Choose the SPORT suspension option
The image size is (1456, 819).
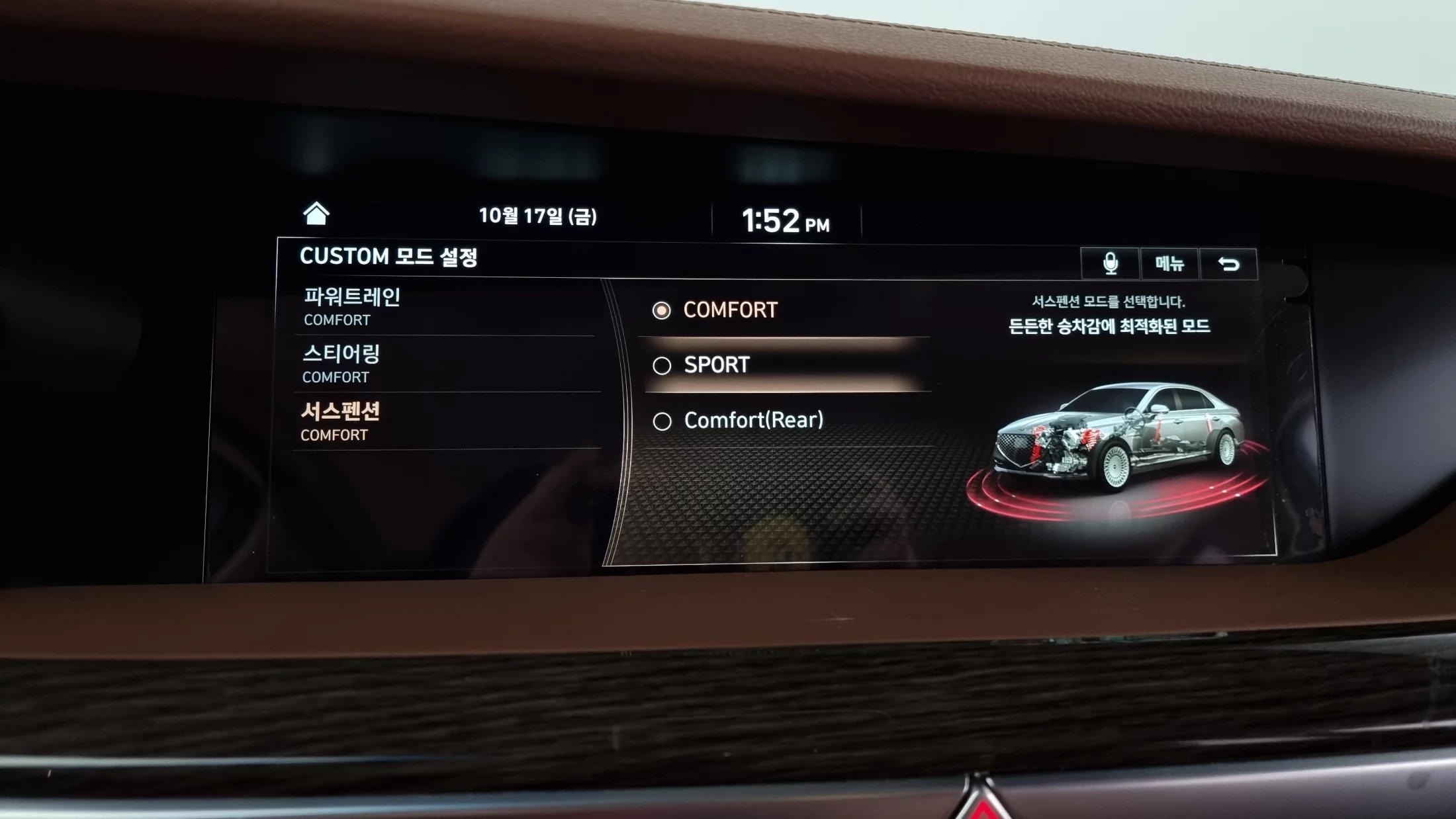coord(716,365)
